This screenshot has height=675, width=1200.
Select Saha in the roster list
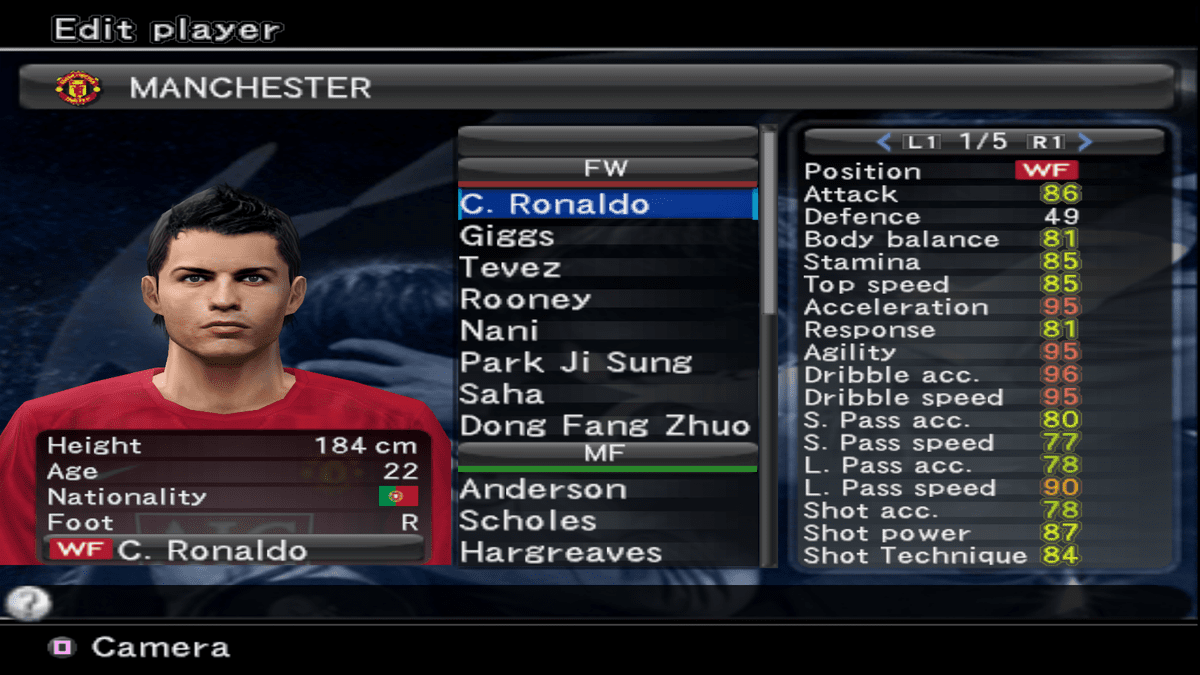501,394
